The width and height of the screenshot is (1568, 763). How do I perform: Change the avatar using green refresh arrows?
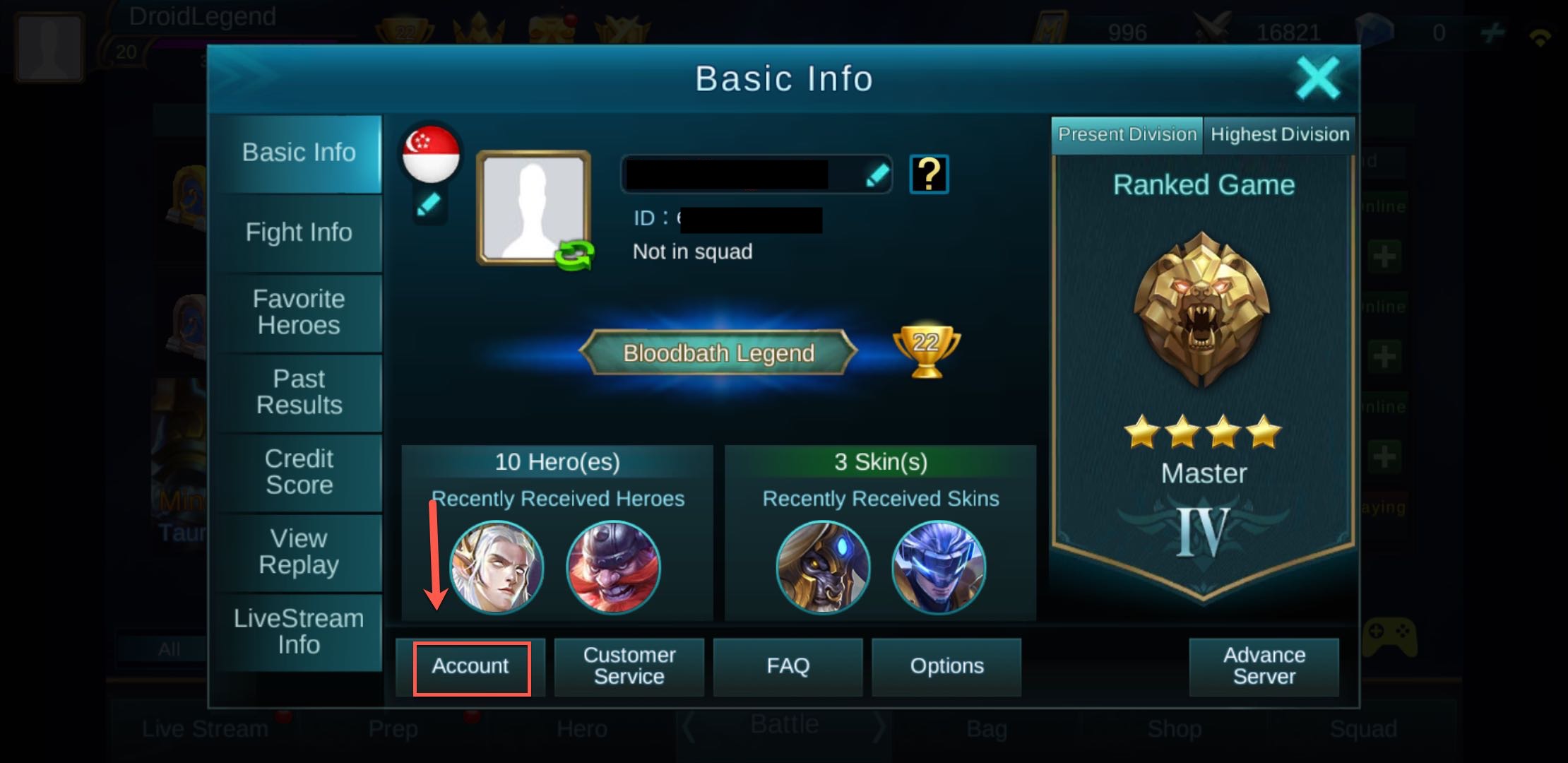574,254
